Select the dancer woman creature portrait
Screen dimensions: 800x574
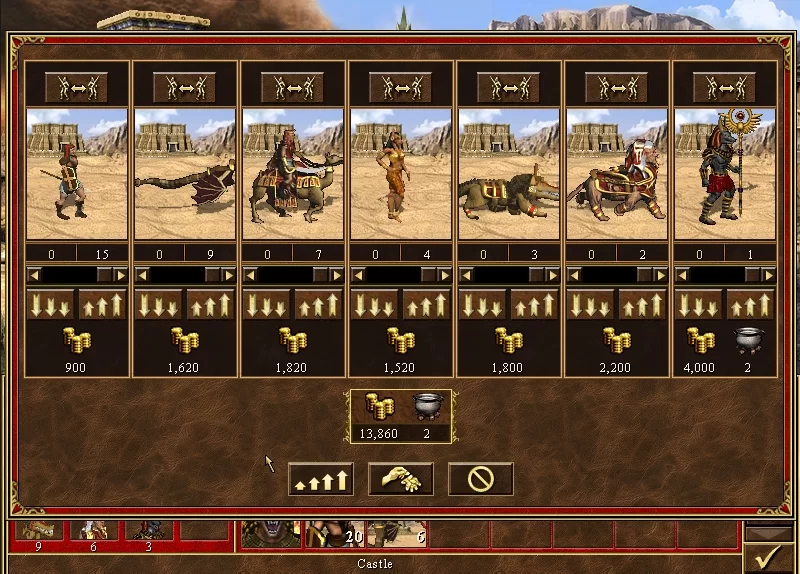click(x=401, y=173)
